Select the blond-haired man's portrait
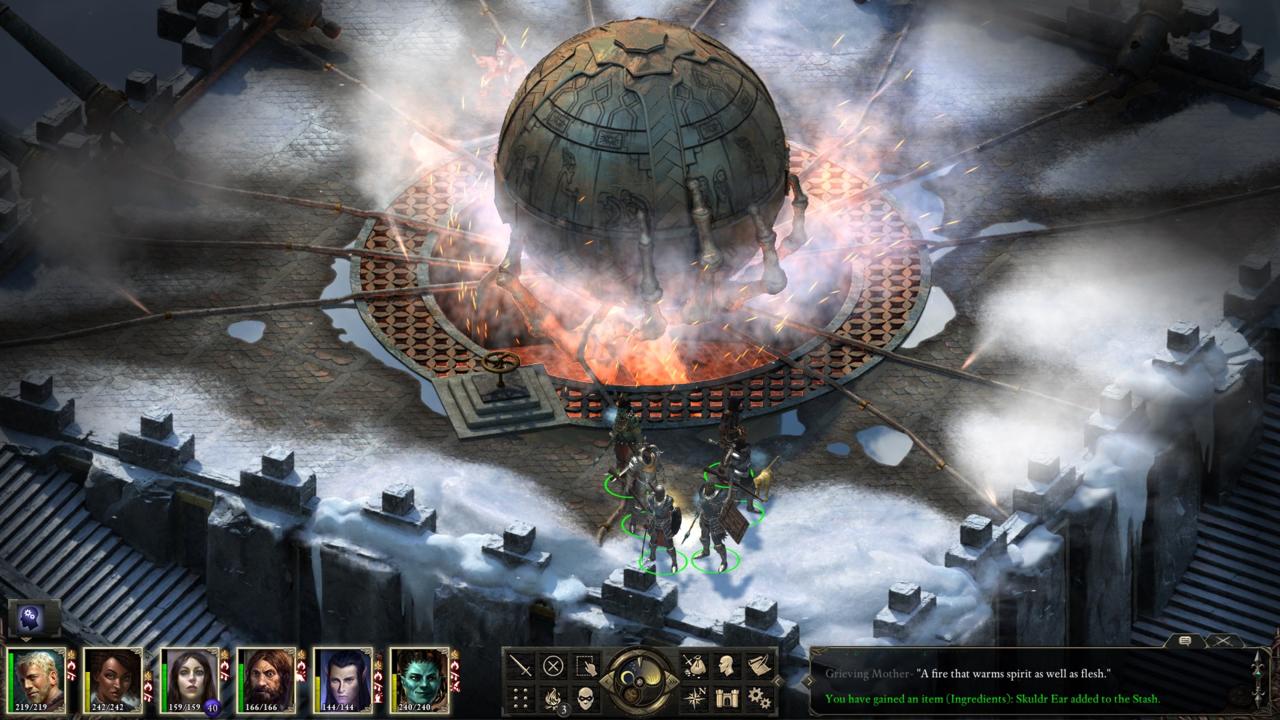Screen dimensions: 1280x720 pyautogui.click(x=37, y=678)
